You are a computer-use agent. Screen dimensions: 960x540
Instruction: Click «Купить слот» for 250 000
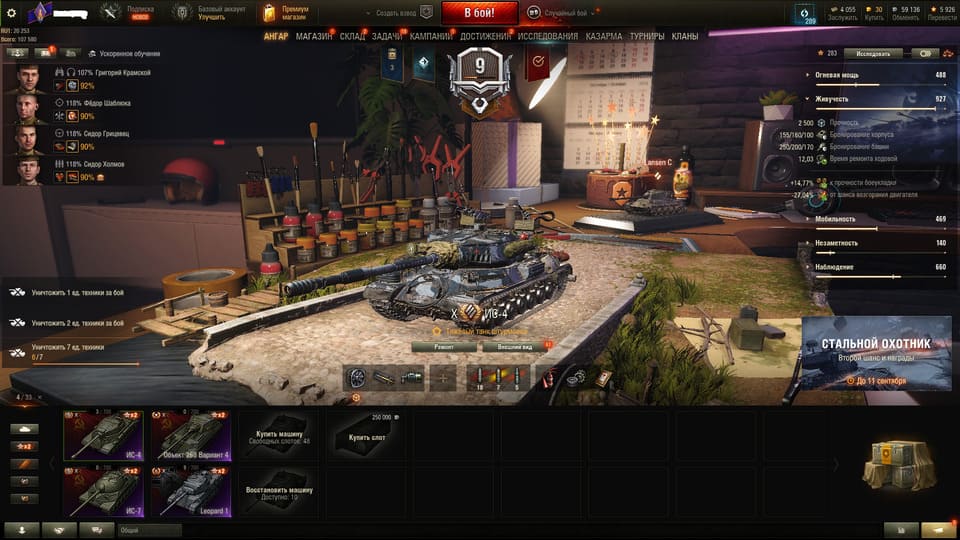[366, 437]
